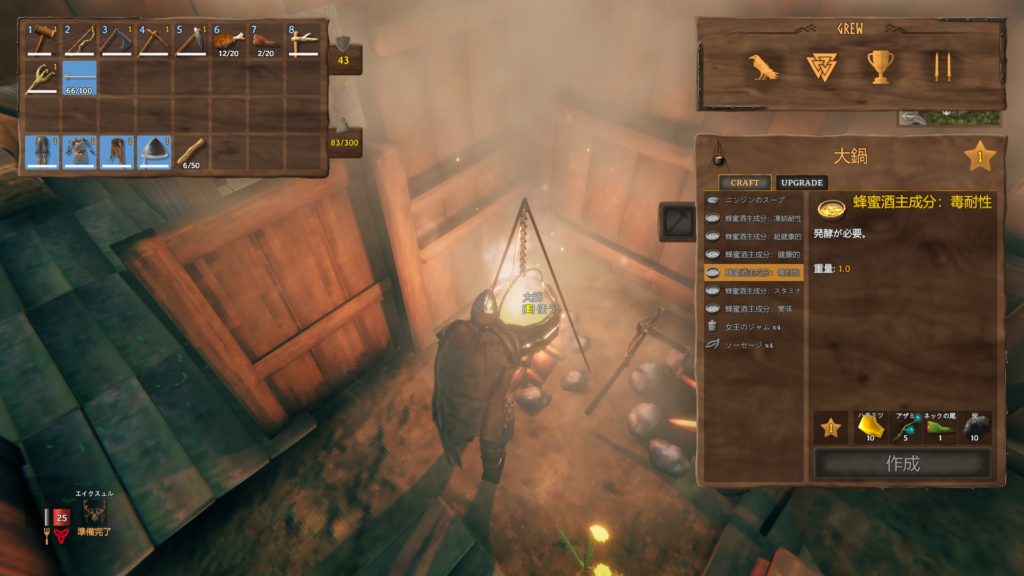Viewport: 1024px width, 576px height.
Task: Click the 作成 craft button
Action: coord(902,464)
